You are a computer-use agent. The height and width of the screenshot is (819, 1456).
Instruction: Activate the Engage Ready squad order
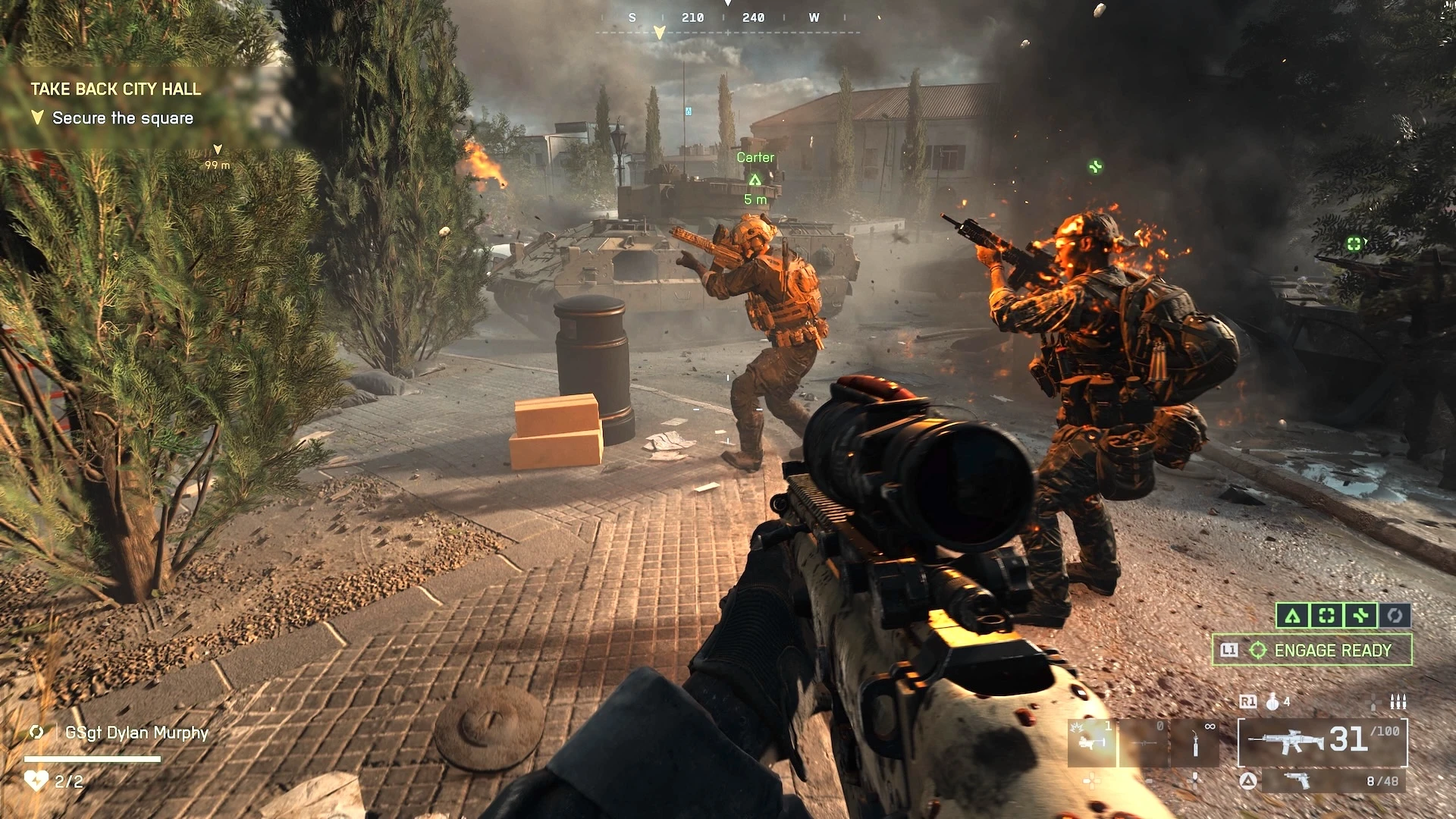[1312, 651]
